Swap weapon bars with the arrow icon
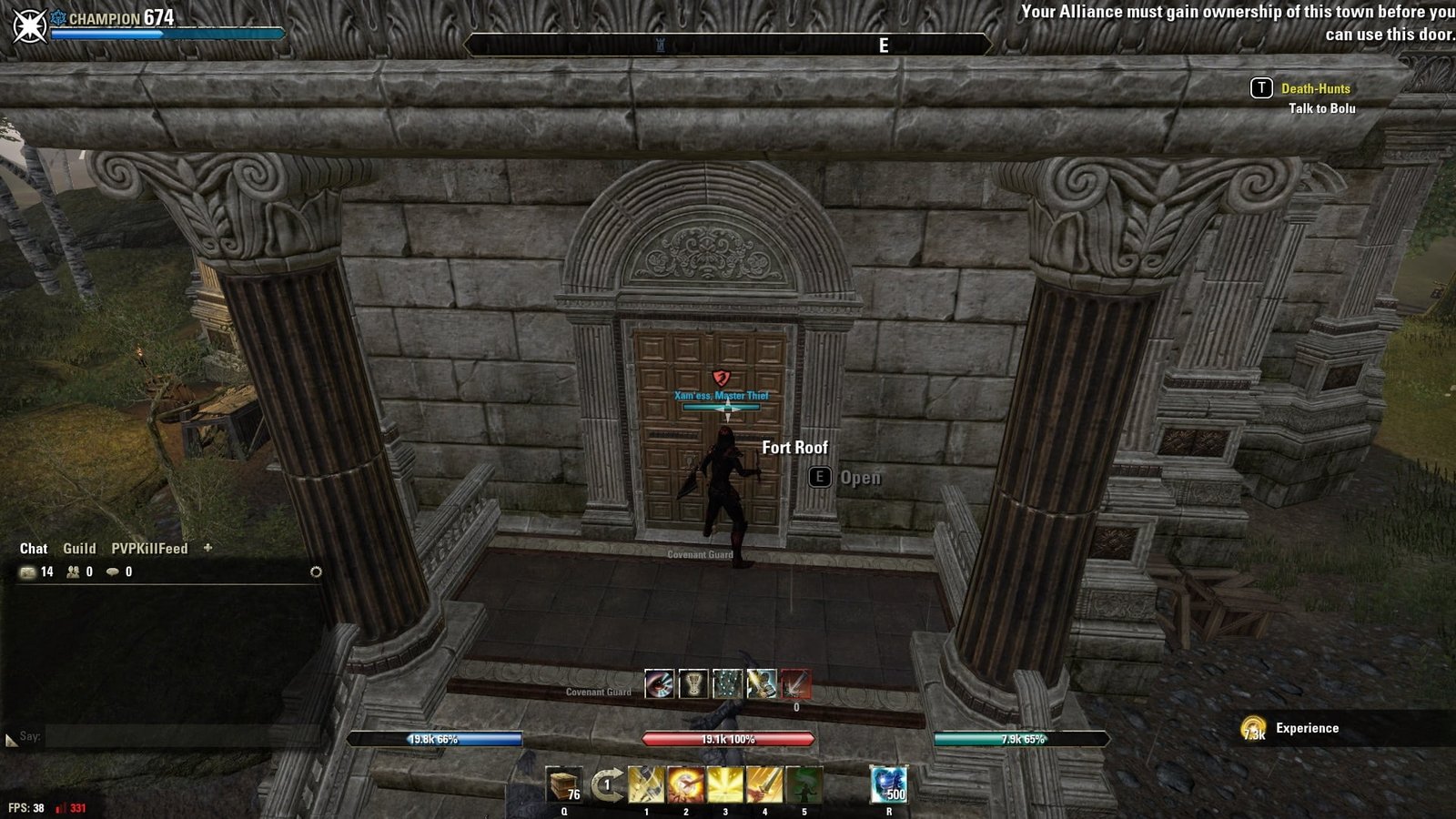The image size is (1456, 819). [606, 784]
